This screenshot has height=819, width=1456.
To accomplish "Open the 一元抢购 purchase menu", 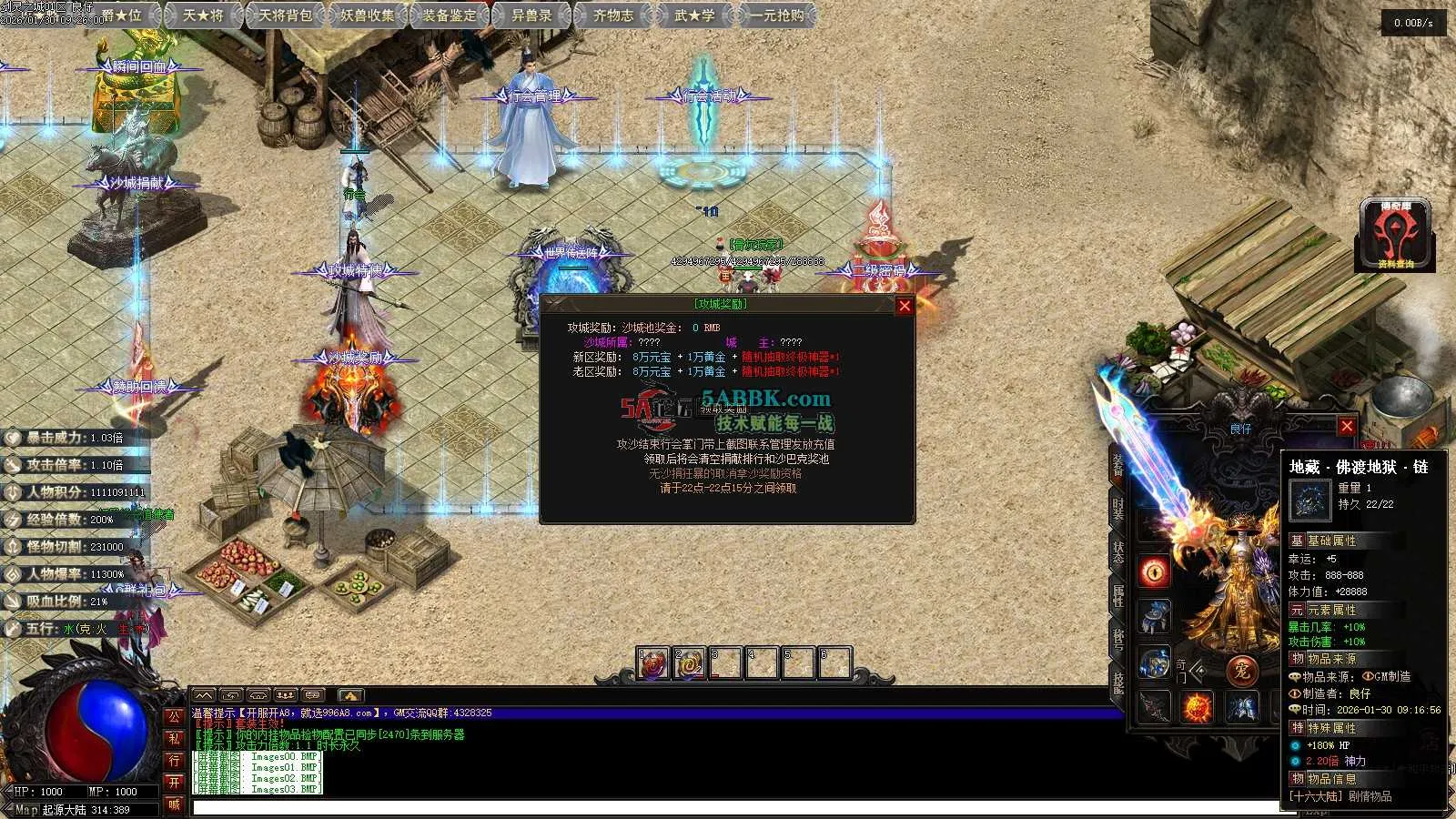I will (776, 15).
